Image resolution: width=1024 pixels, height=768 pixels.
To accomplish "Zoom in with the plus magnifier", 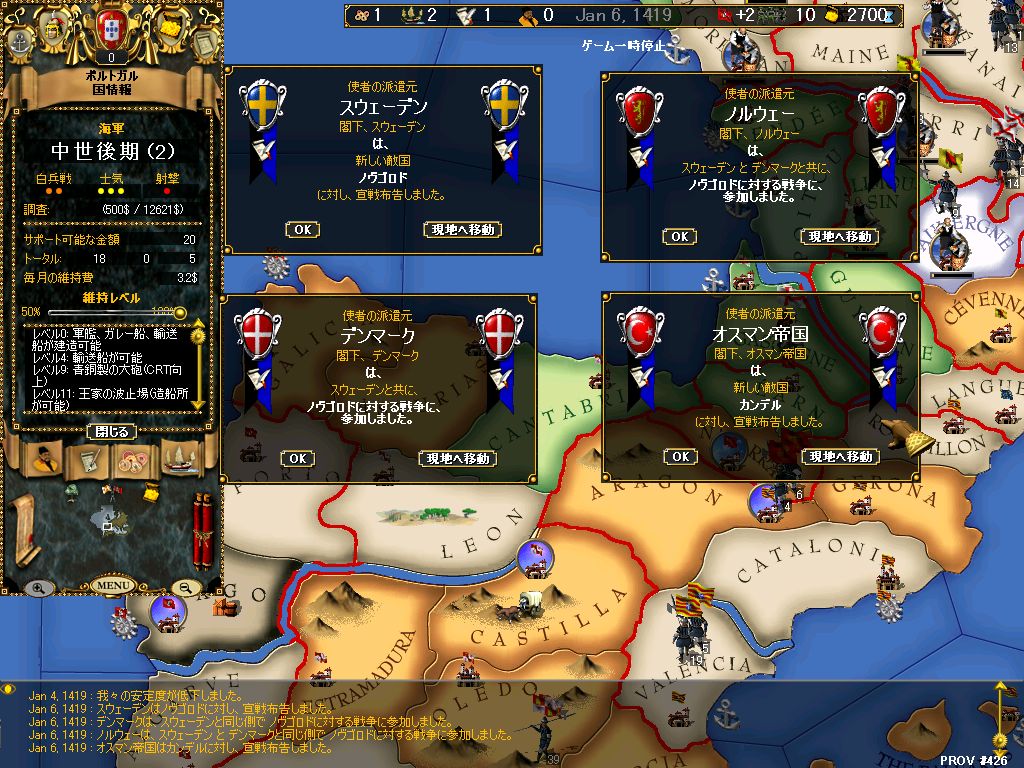I will pyautogui.click(x=39, y=588).
